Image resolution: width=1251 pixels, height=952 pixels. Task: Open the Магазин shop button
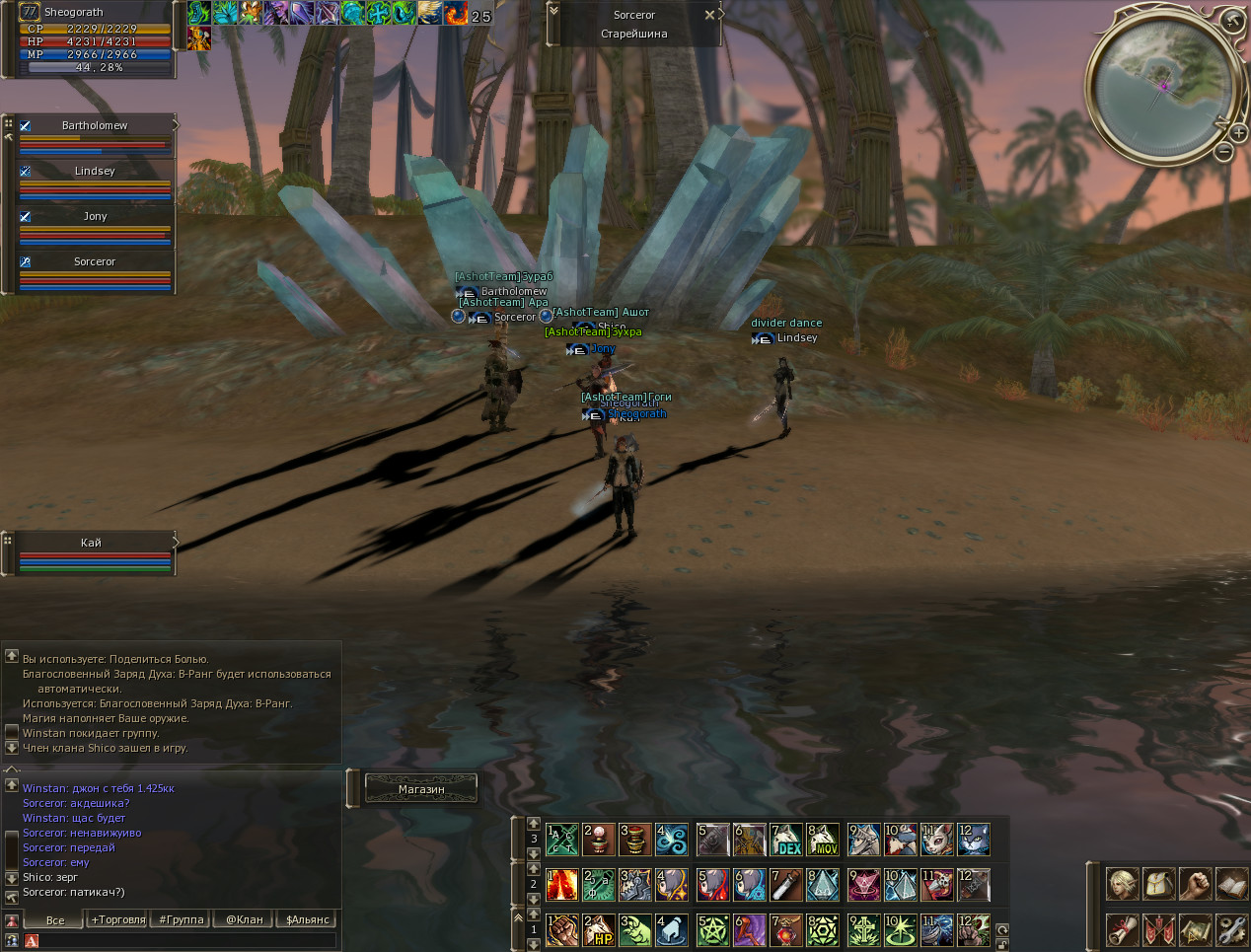coord(421,788)
